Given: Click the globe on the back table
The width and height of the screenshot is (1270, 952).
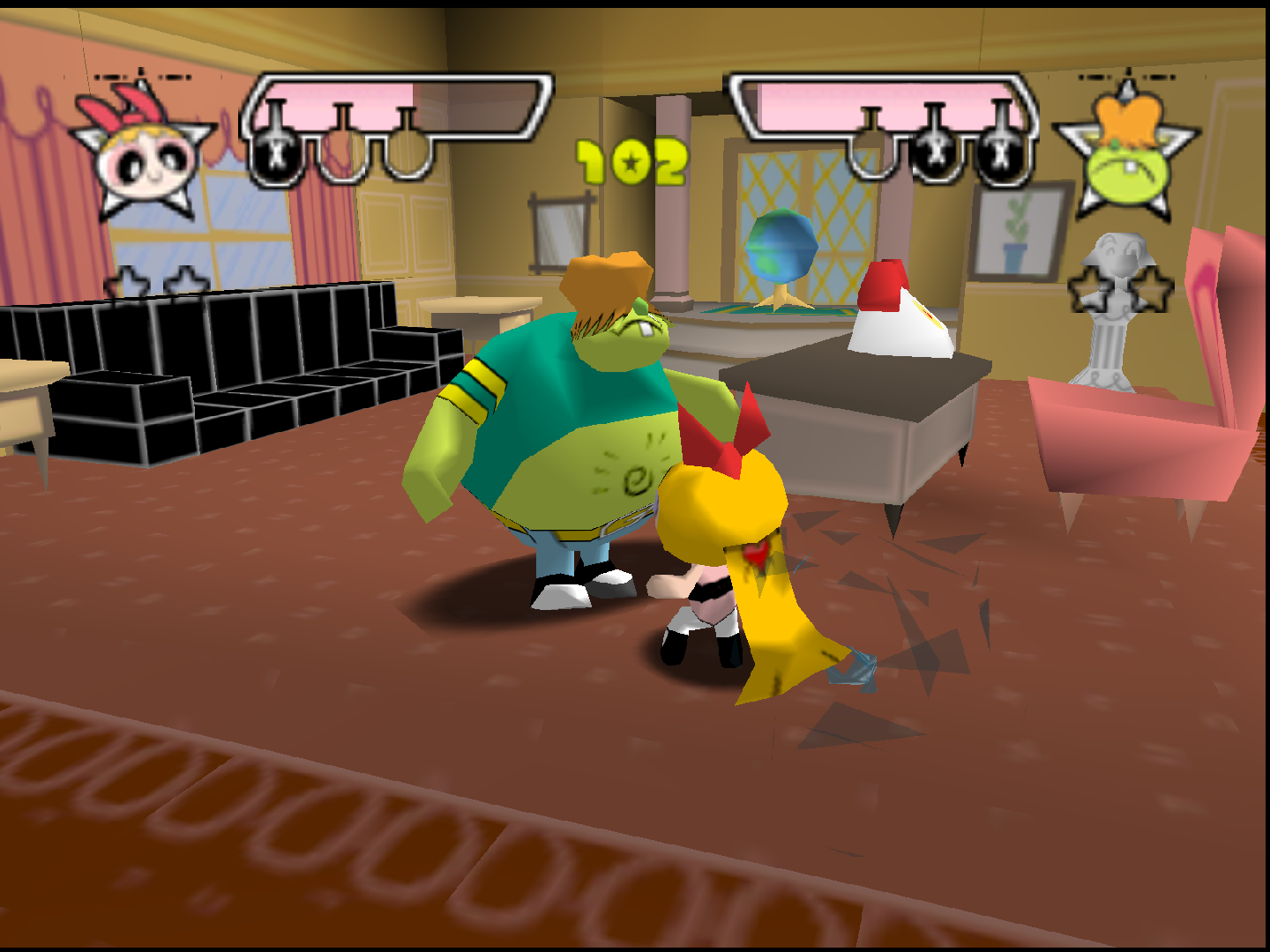Looking at the screenshot, I should 780,247.
